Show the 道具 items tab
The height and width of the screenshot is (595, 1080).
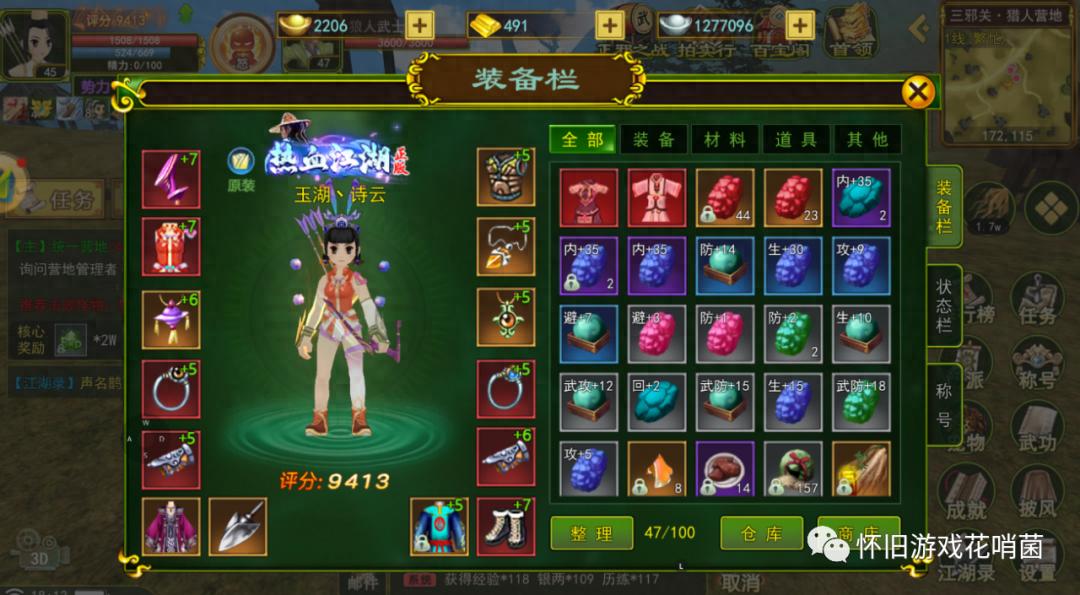click(796, 140)
